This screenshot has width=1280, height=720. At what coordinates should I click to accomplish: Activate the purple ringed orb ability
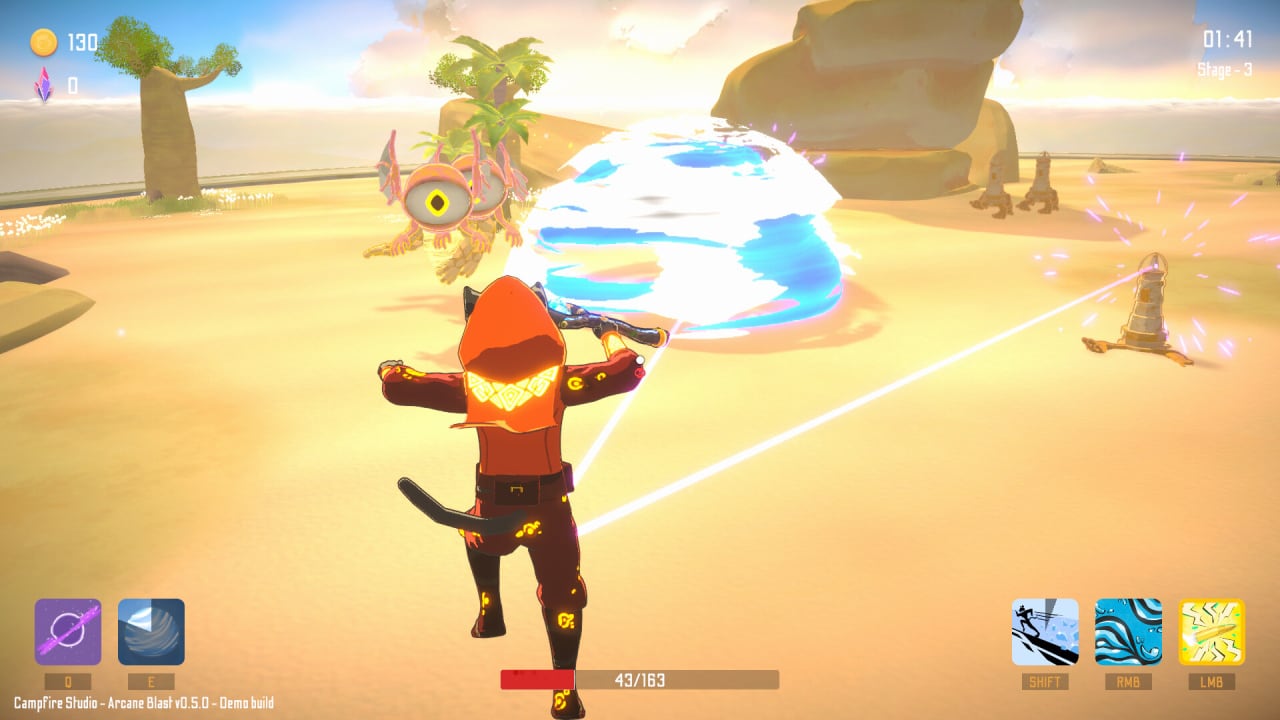68,632
